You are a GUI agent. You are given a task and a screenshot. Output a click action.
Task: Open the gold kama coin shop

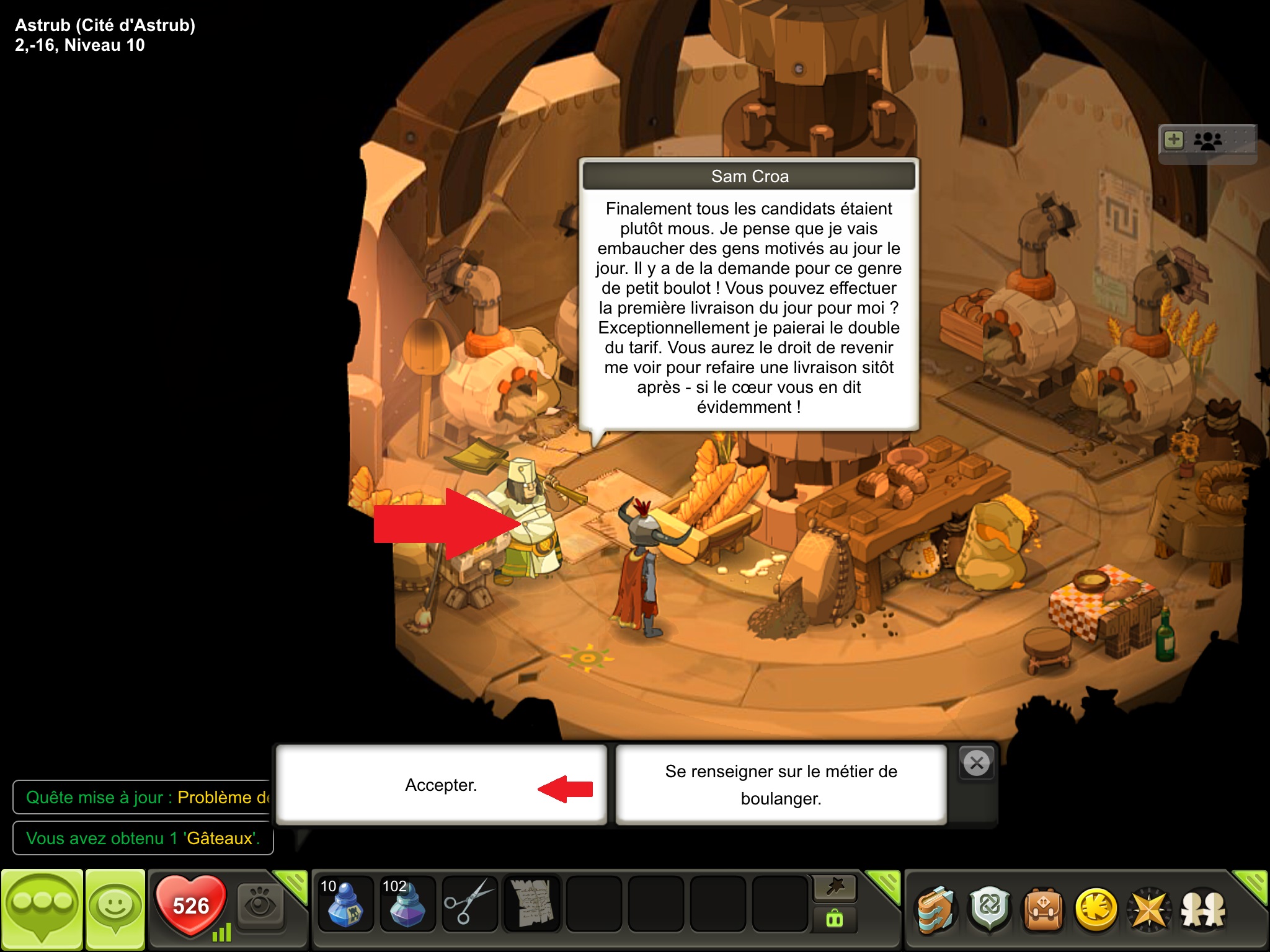point(1096,910)
